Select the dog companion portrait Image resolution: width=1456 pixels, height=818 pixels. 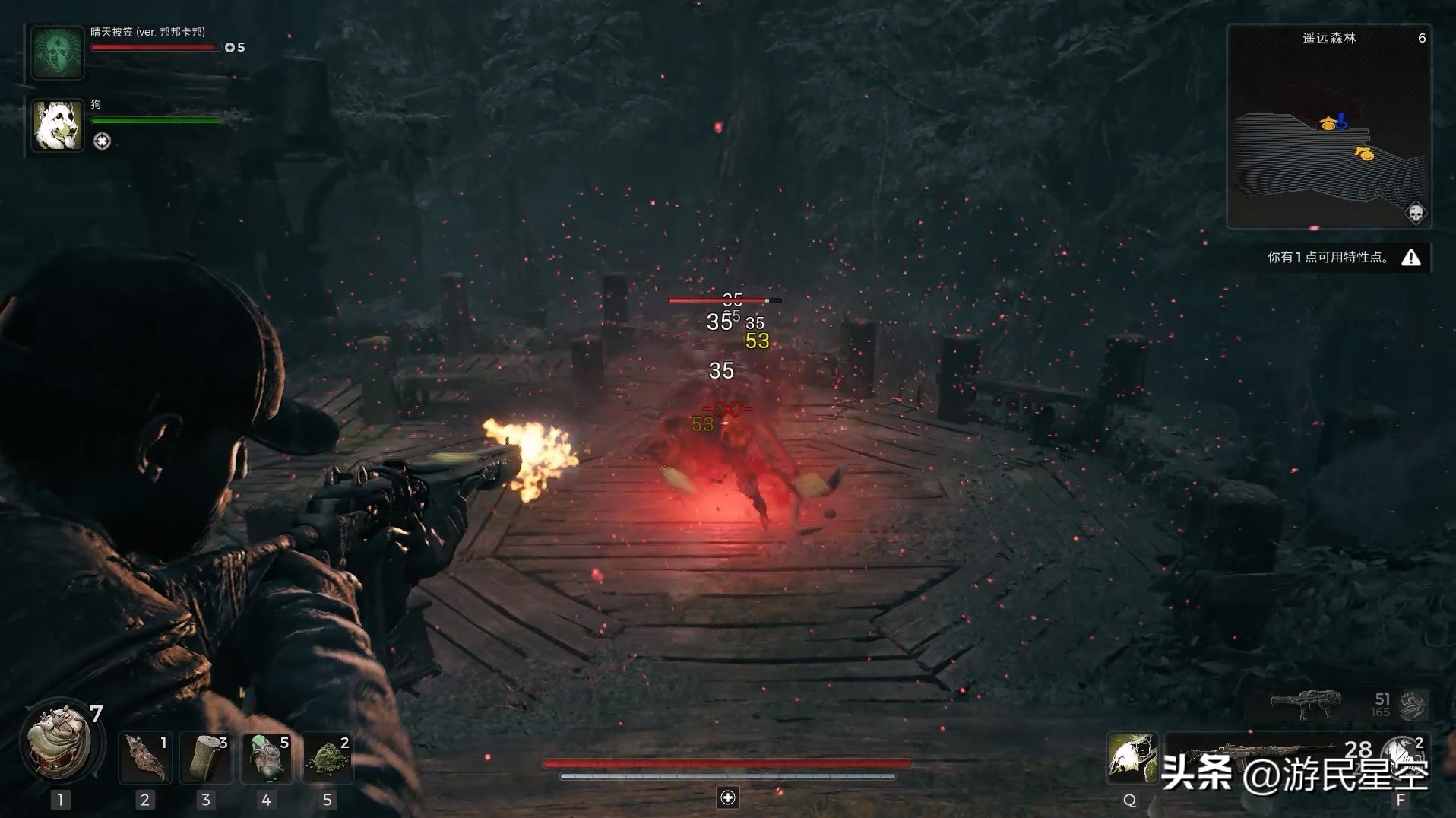pyautogui.click(x=57, y=125)
